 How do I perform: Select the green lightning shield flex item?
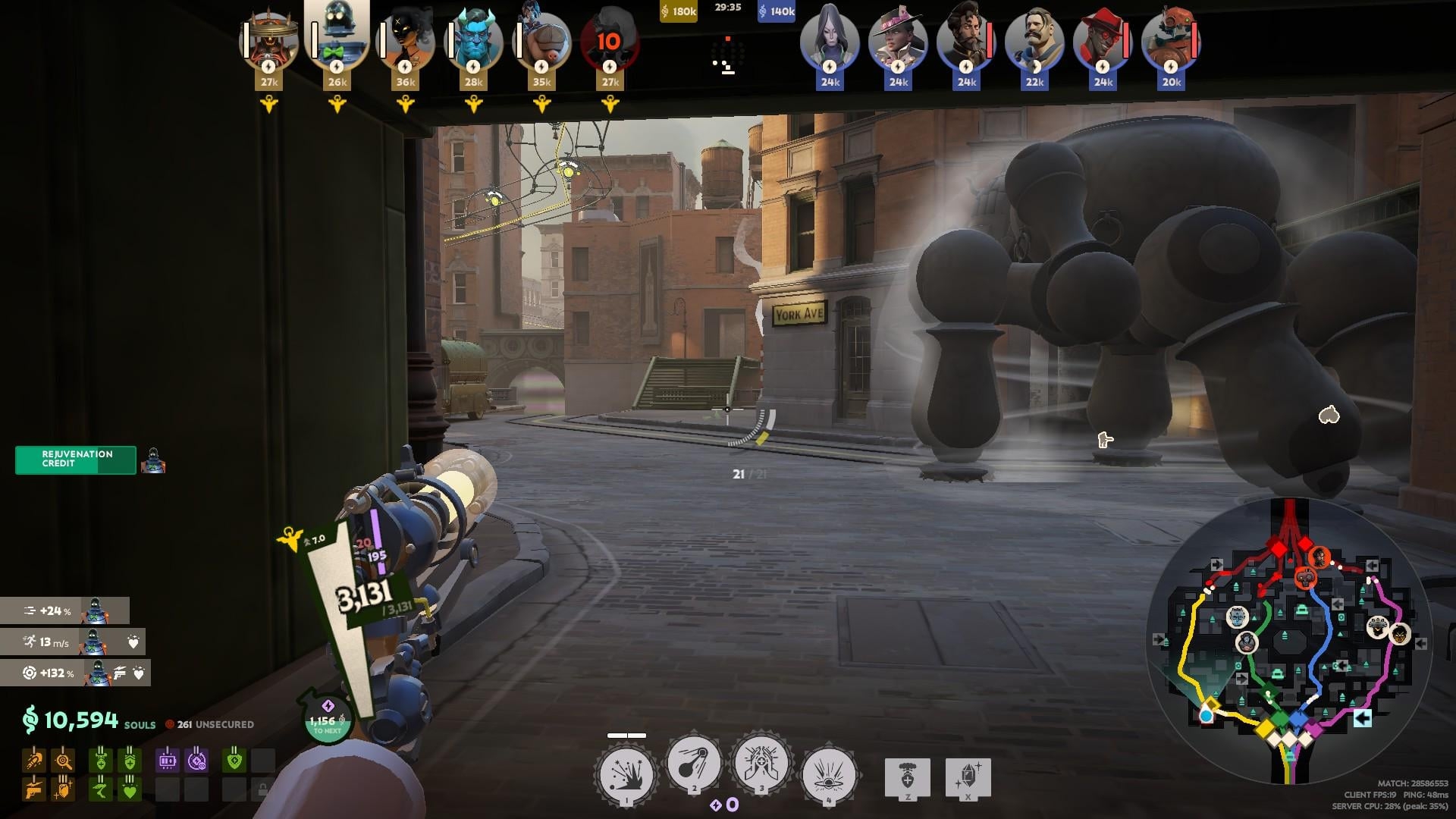click(x=234, y=760)
